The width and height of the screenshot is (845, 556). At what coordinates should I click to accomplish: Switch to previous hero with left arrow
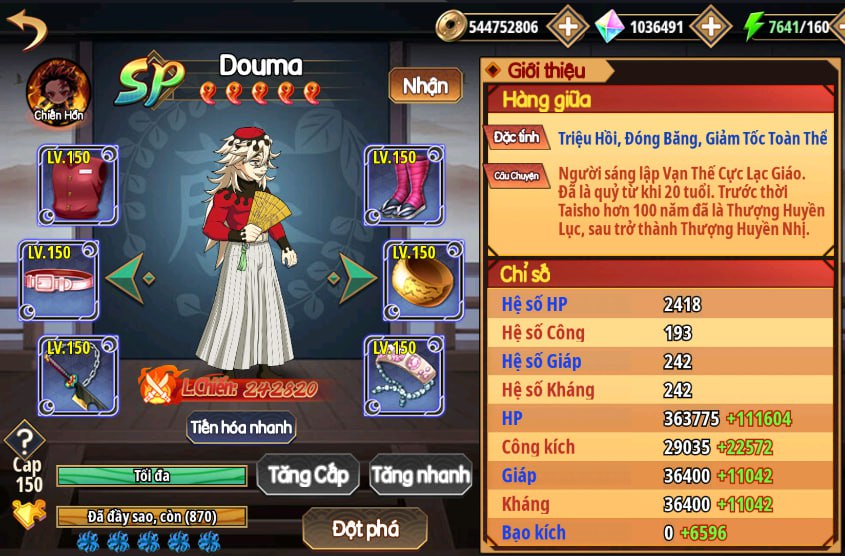(x=129, y=277)
